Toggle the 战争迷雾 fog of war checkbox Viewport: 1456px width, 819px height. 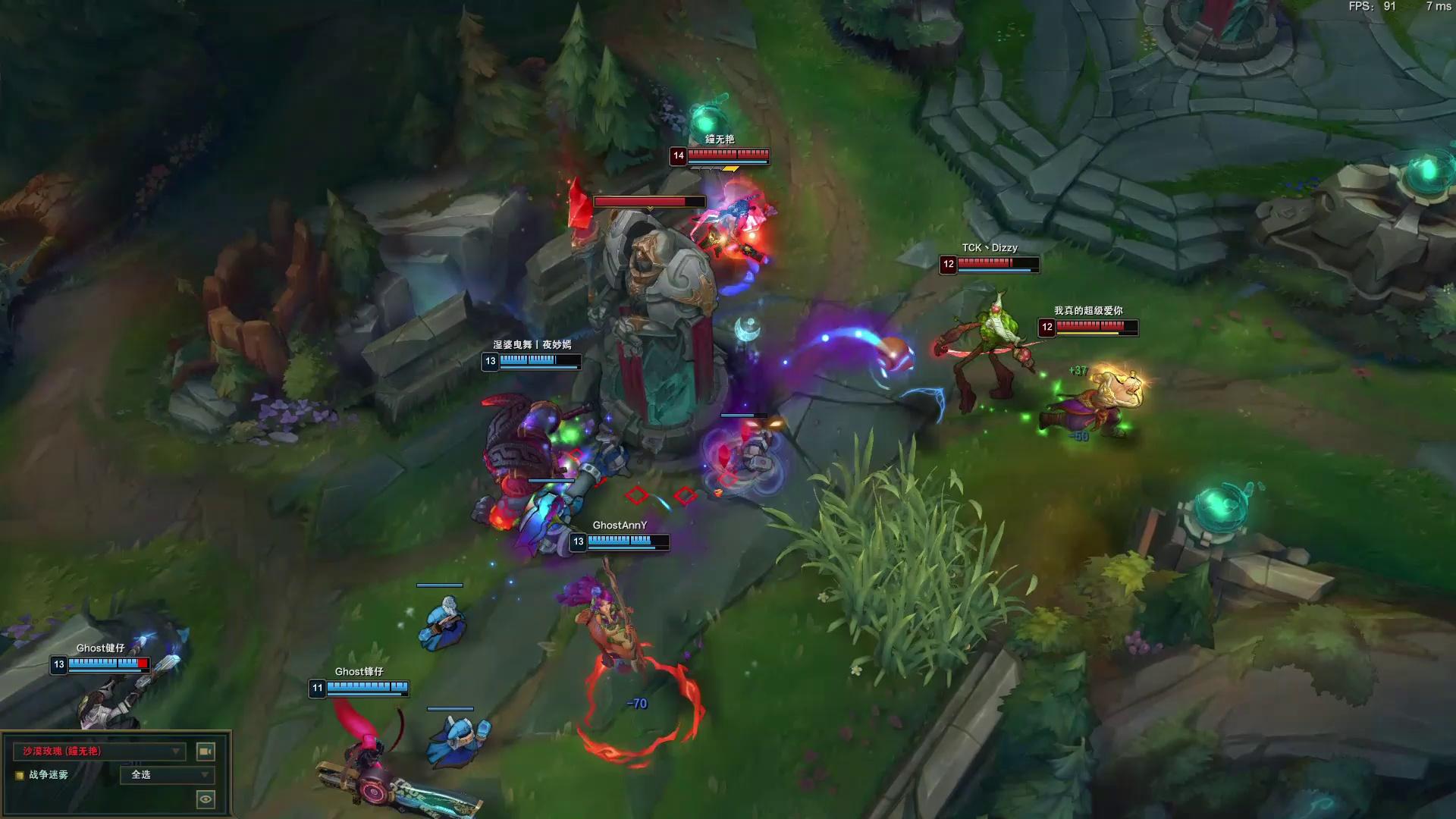pyautogui.click(x=20, y=775)
